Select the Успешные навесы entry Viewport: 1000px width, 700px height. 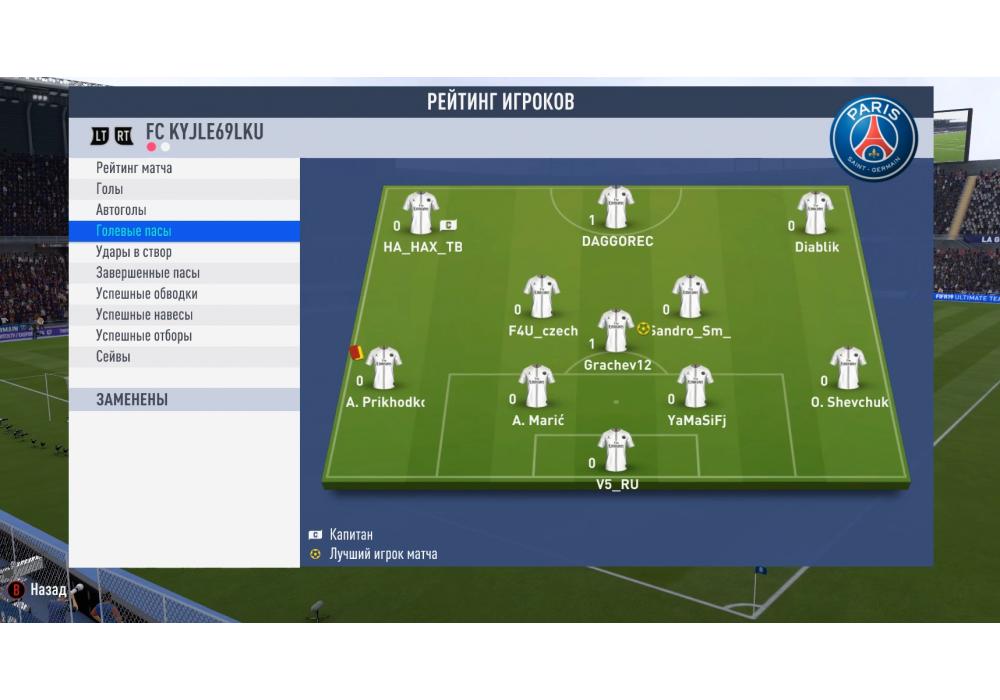[183, 315]
